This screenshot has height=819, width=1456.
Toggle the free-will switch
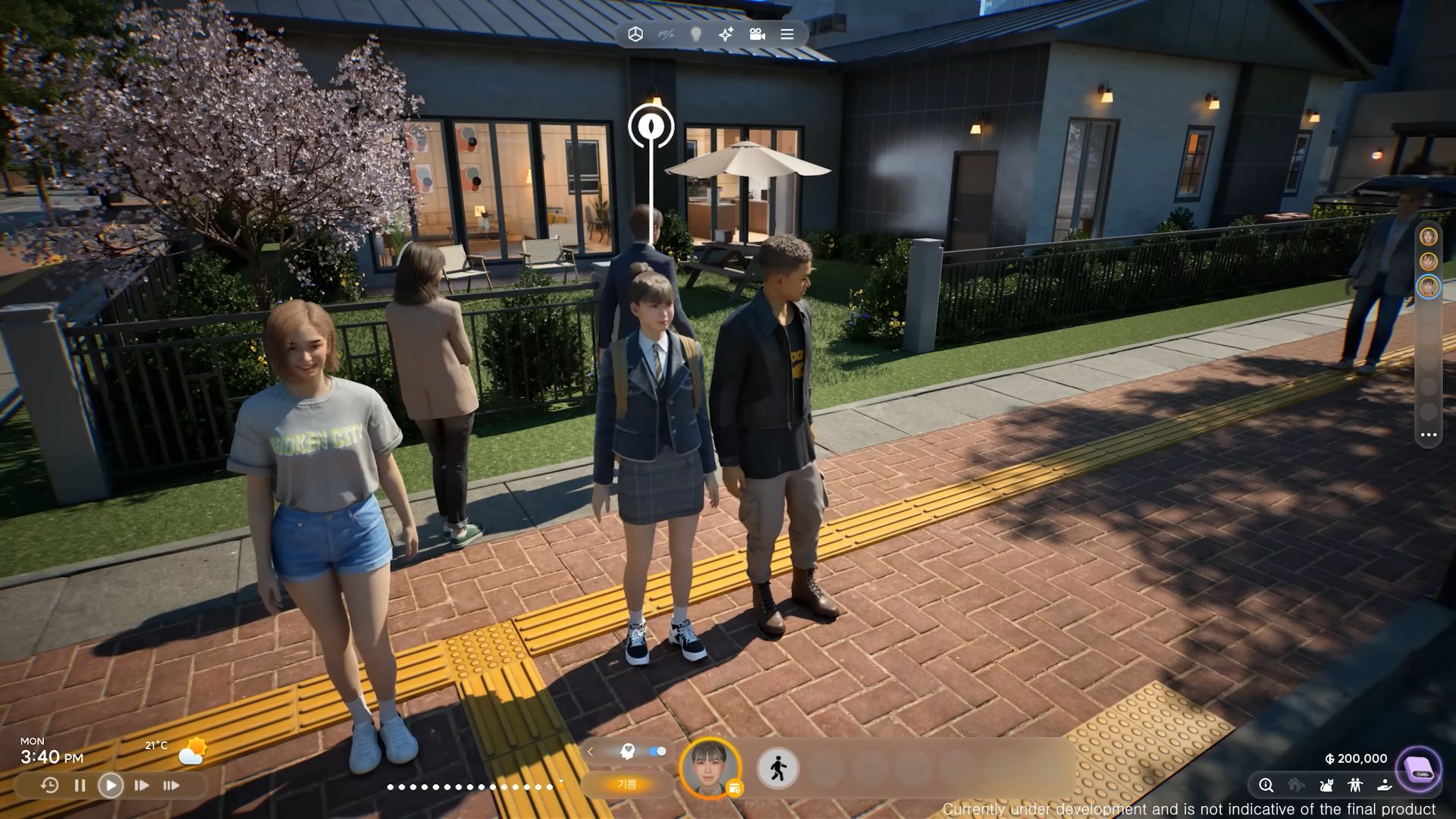(x=657, y=752)
